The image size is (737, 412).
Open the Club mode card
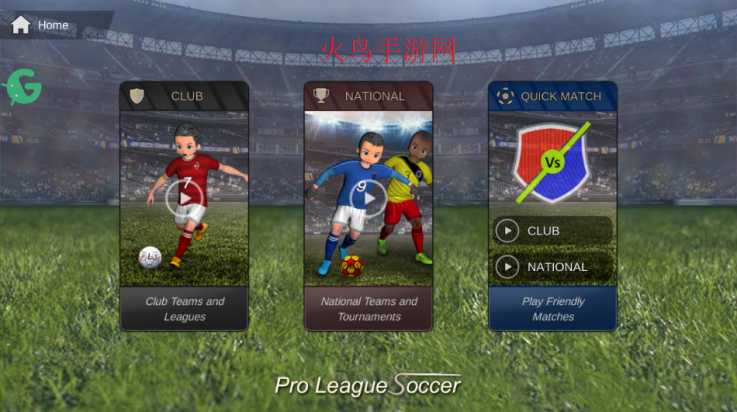coord(184,96)
